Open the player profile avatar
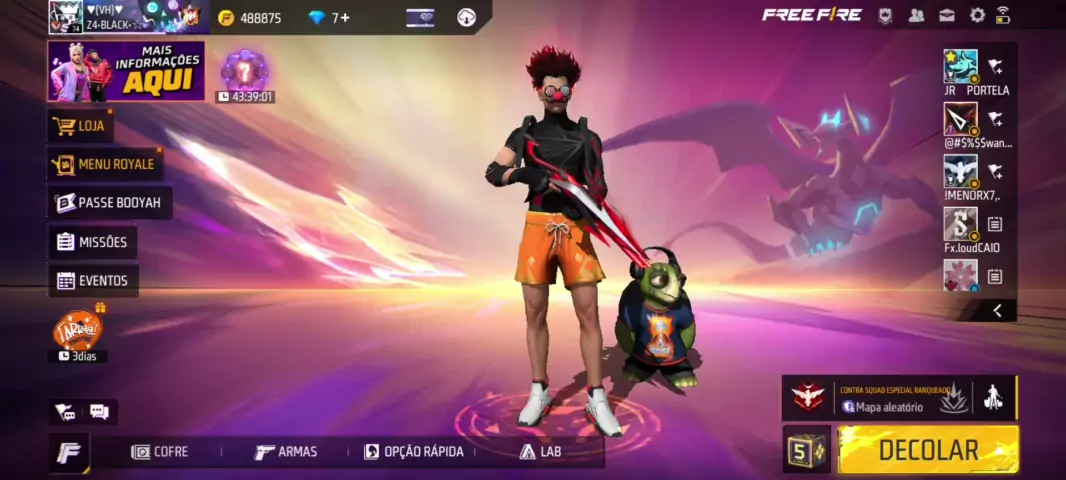 point(66,17)
